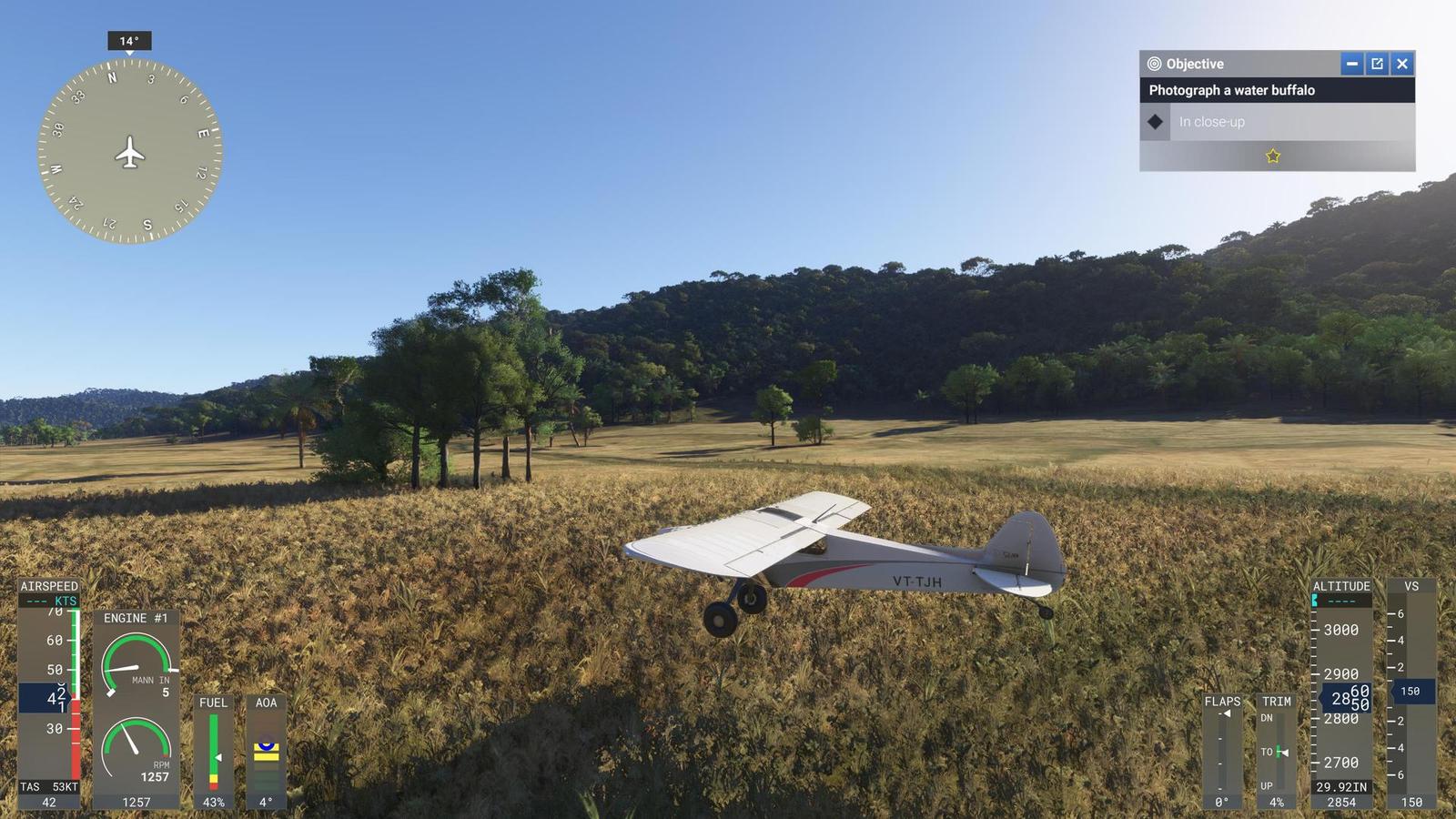Viewport: 1456px width, 819px height.
Task: Collapse the Objective panel with the minimize control
Action: [x=1353, y=64]
